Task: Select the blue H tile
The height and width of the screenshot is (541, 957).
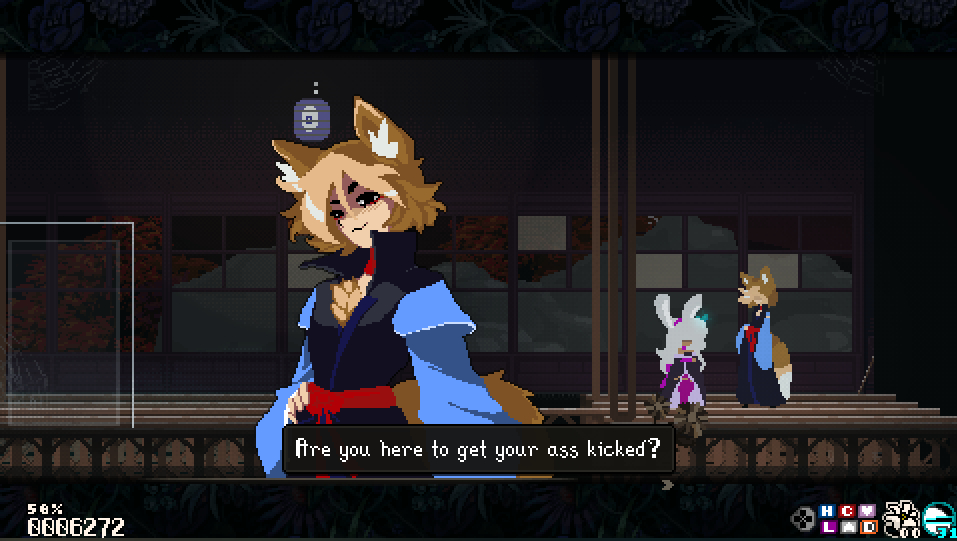Action: point(827,511)
